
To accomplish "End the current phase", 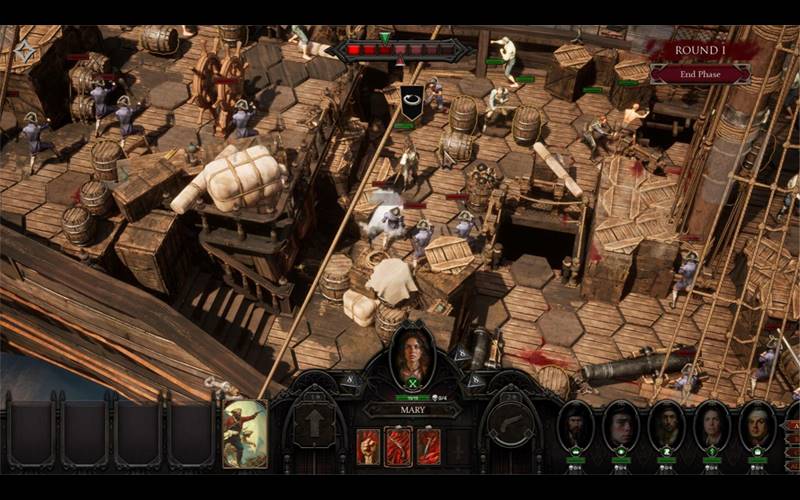I will click(x=700, y=74).
